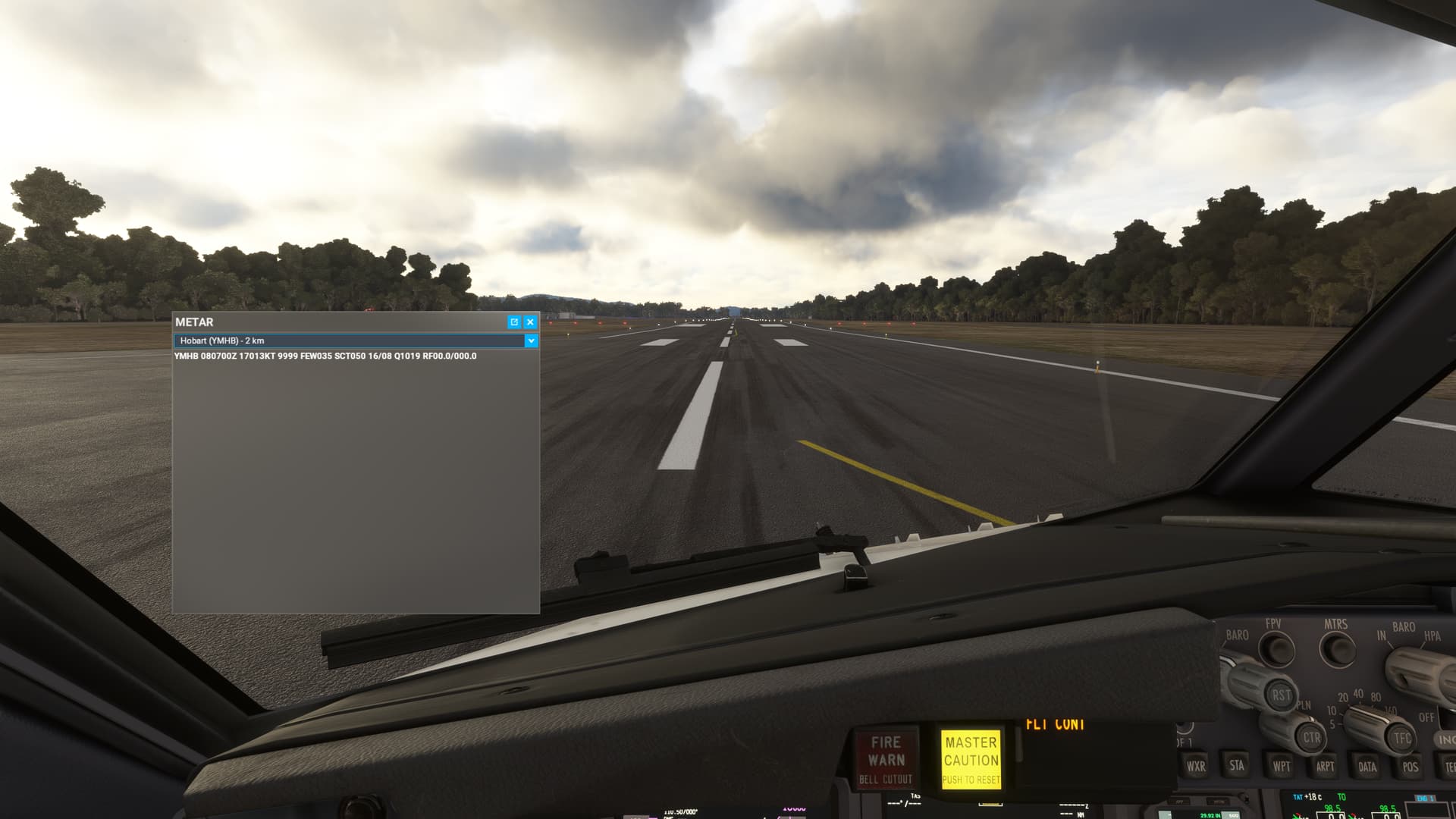
Task: Select WXR on the weather radar display button
Action: pyautogui.click(x=1196, y=766)
